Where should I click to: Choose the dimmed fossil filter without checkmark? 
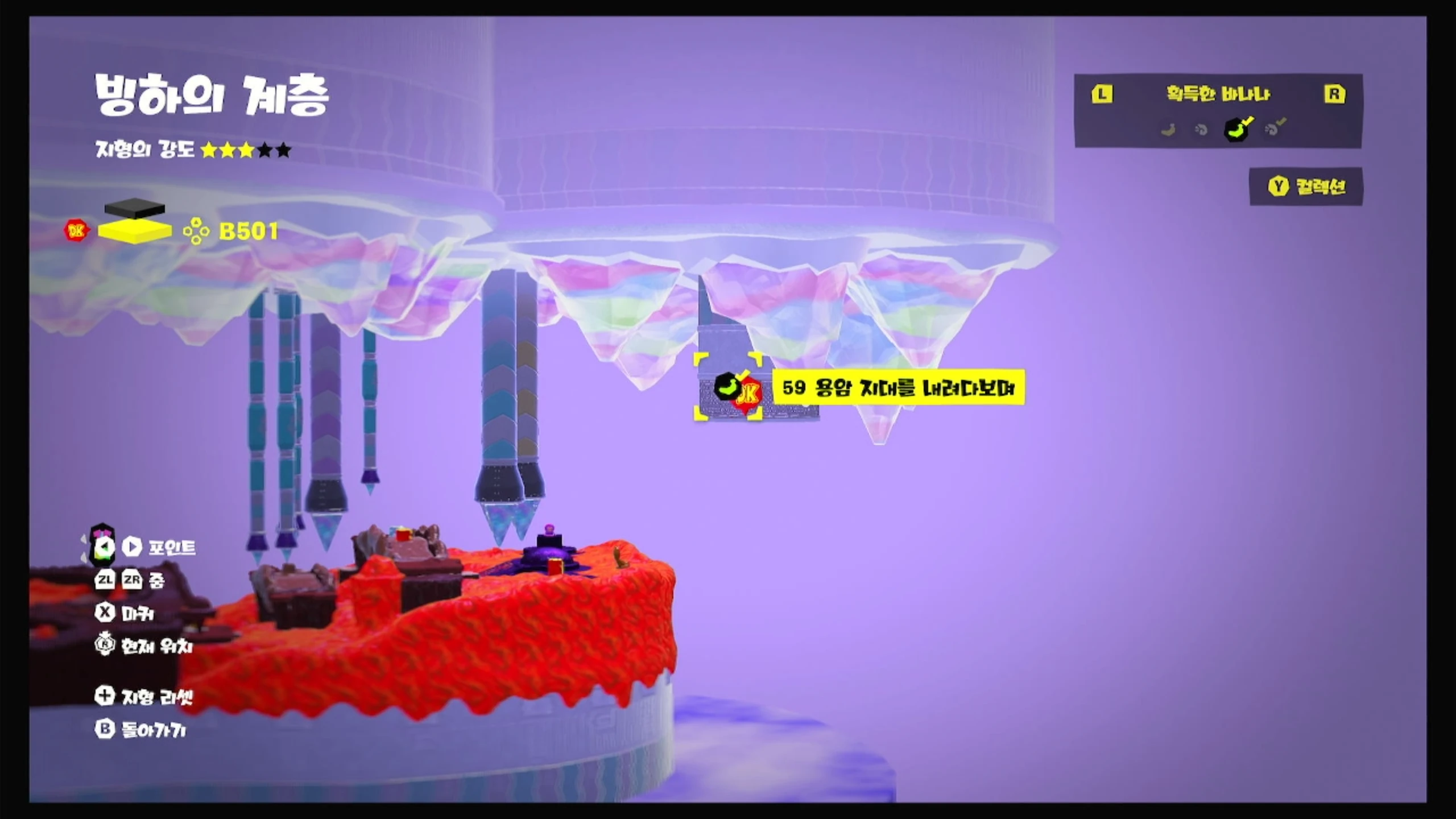click(x=1201, y=130)
